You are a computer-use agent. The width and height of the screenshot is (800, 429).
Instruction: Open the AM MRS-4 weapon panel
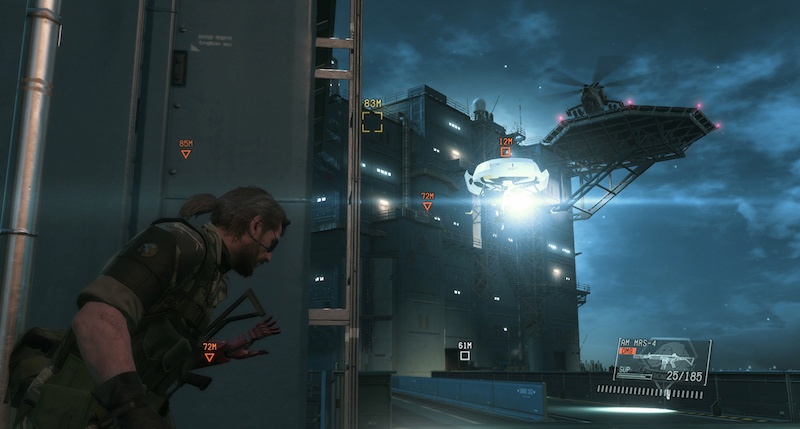click(x=662, y=362)
